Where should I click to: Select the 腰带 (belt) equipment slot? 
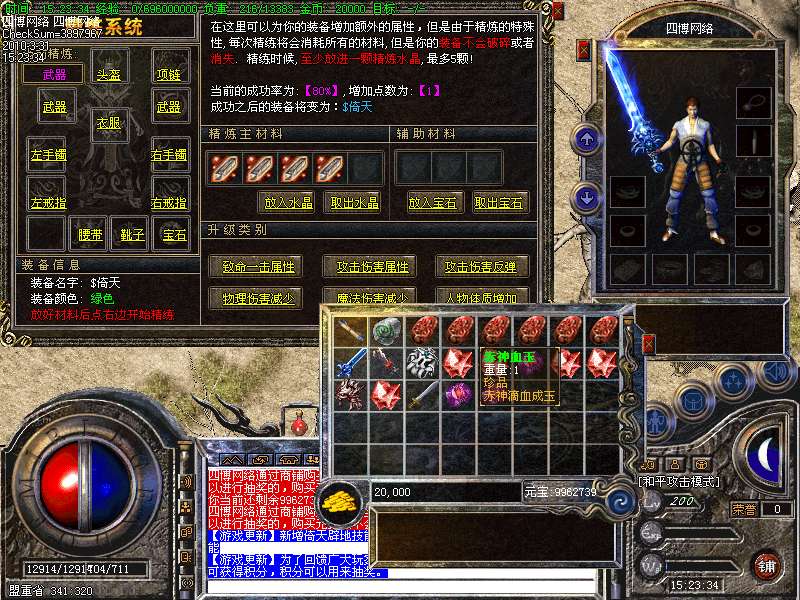coord(91,235)
